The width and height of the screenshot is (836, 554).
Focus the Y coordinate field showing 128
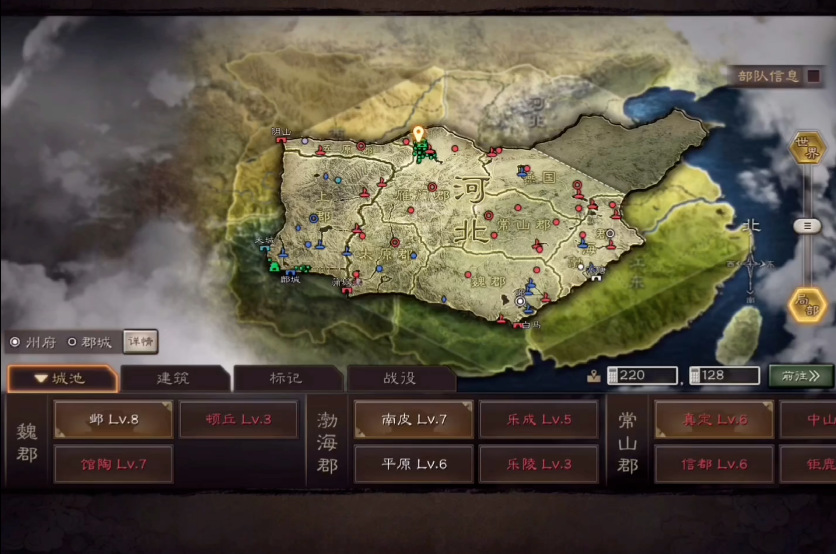pyautogui.click(x=729, y=376)
